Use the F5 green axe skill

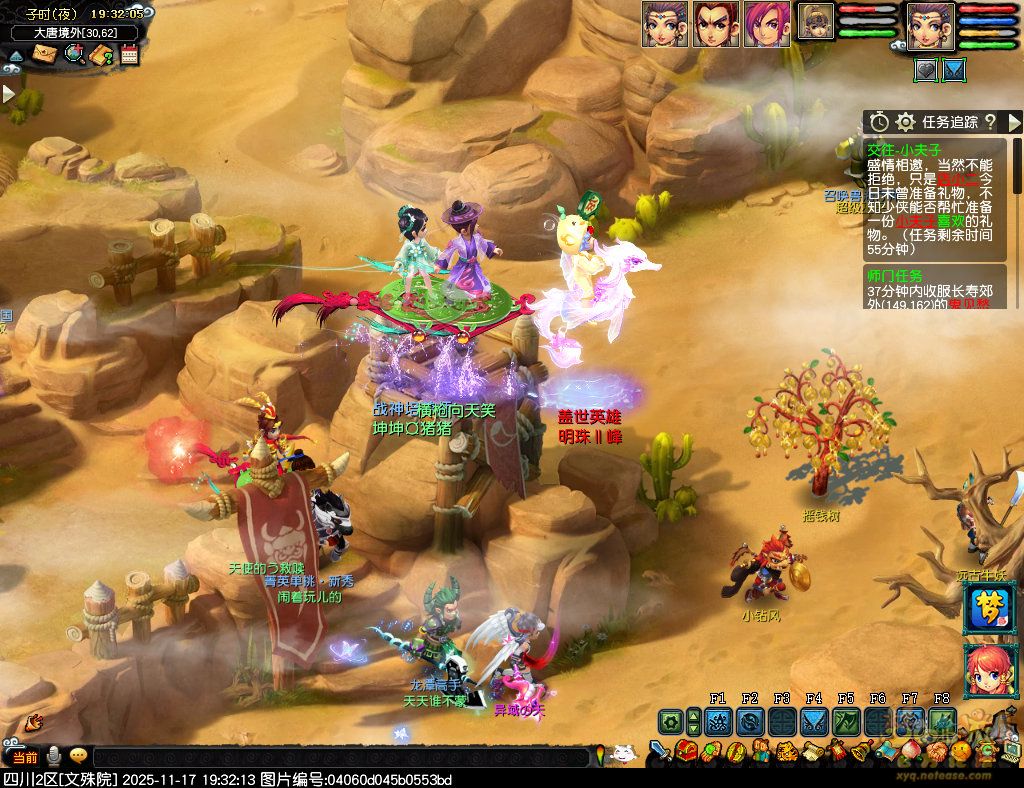pyautogui.click(x=846, y=721)
